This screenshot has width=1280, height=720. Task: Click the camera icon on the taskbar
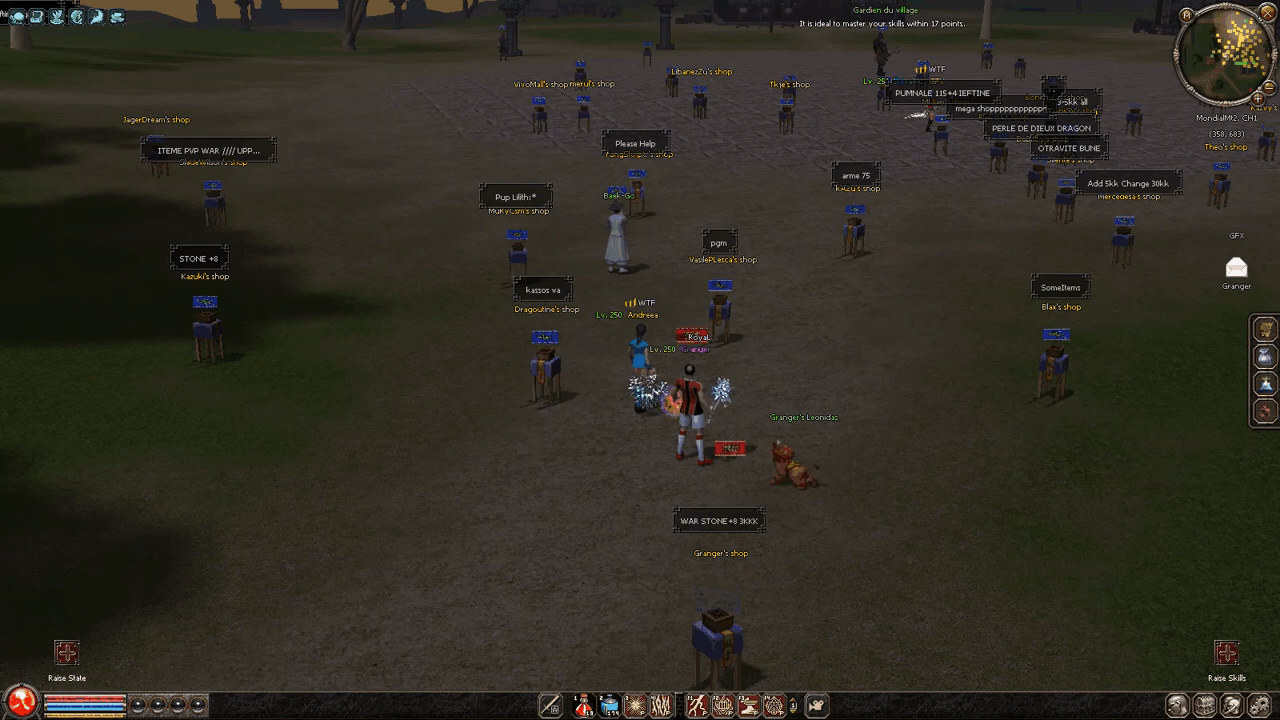coord(817,706)
